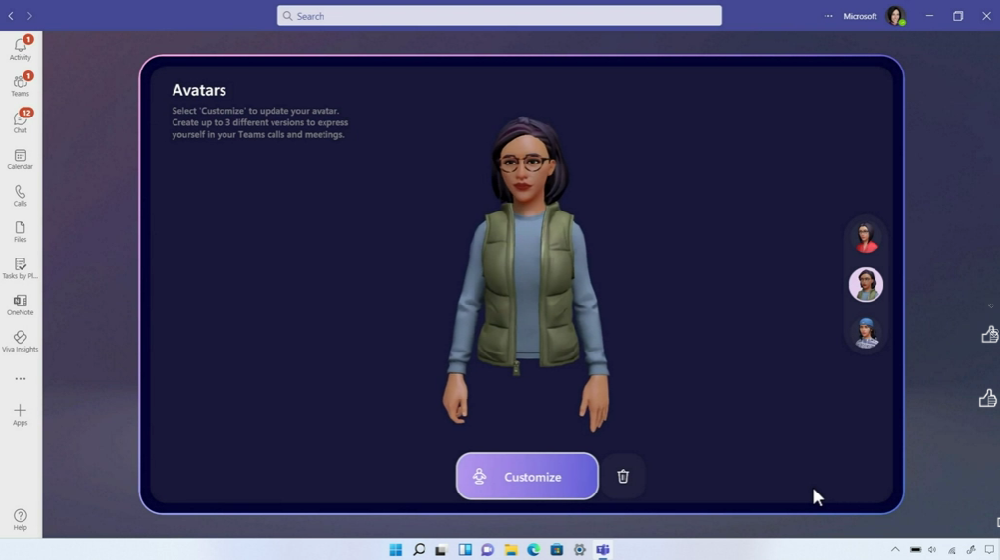Show the Calendar view
This screenshot has width=1000, height=560.
[x=20, y=159]
